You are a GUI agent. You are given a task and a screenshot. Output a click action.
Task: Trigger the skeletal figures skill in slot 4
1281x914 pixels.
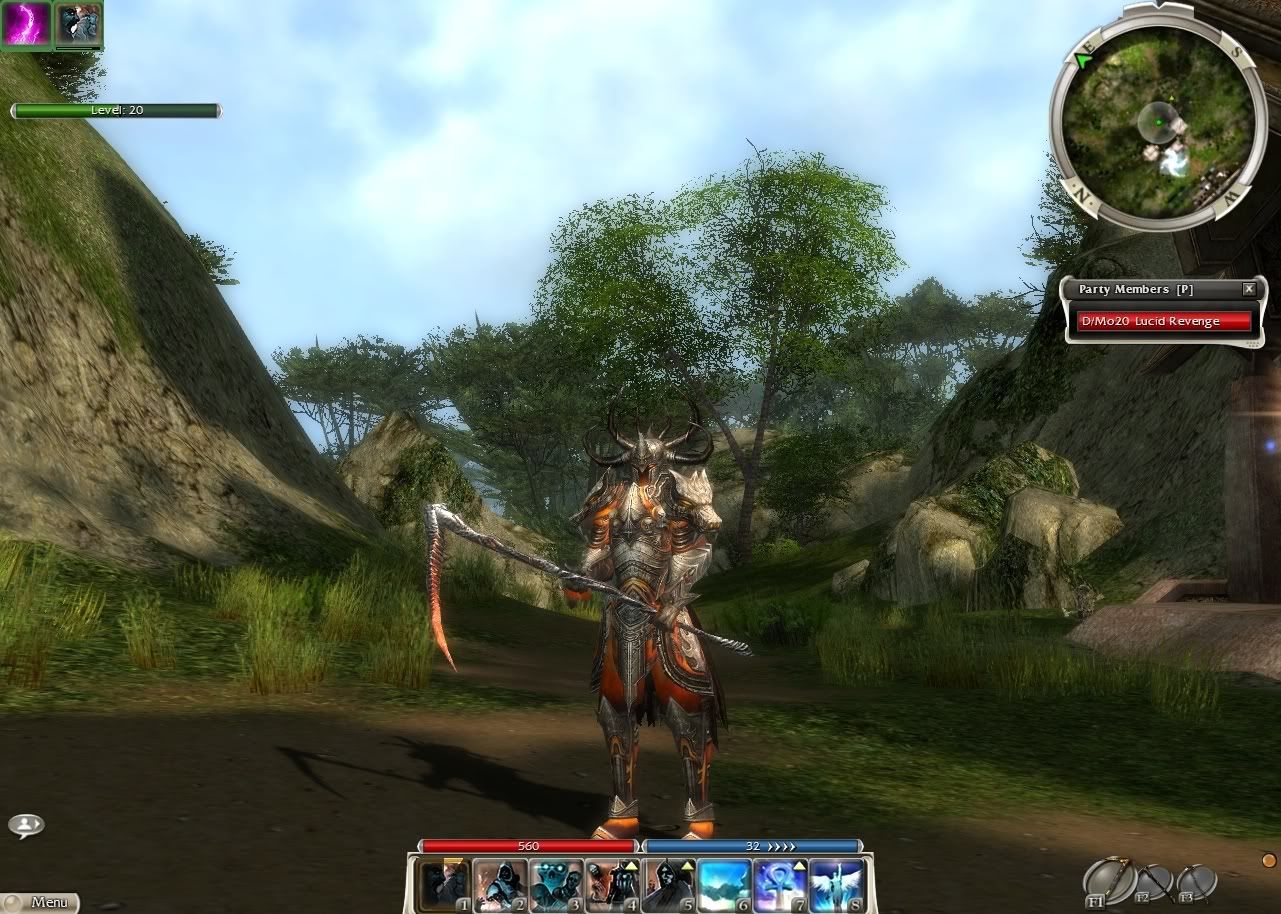point(612,884)
